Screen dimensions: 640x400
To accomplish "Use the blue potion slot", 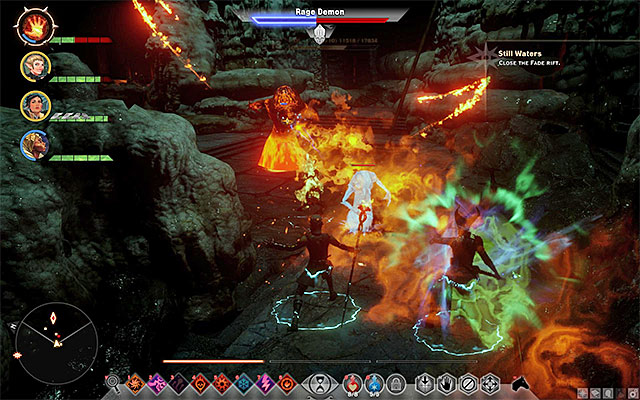I will pyautogui.click(x=373, y=381).
